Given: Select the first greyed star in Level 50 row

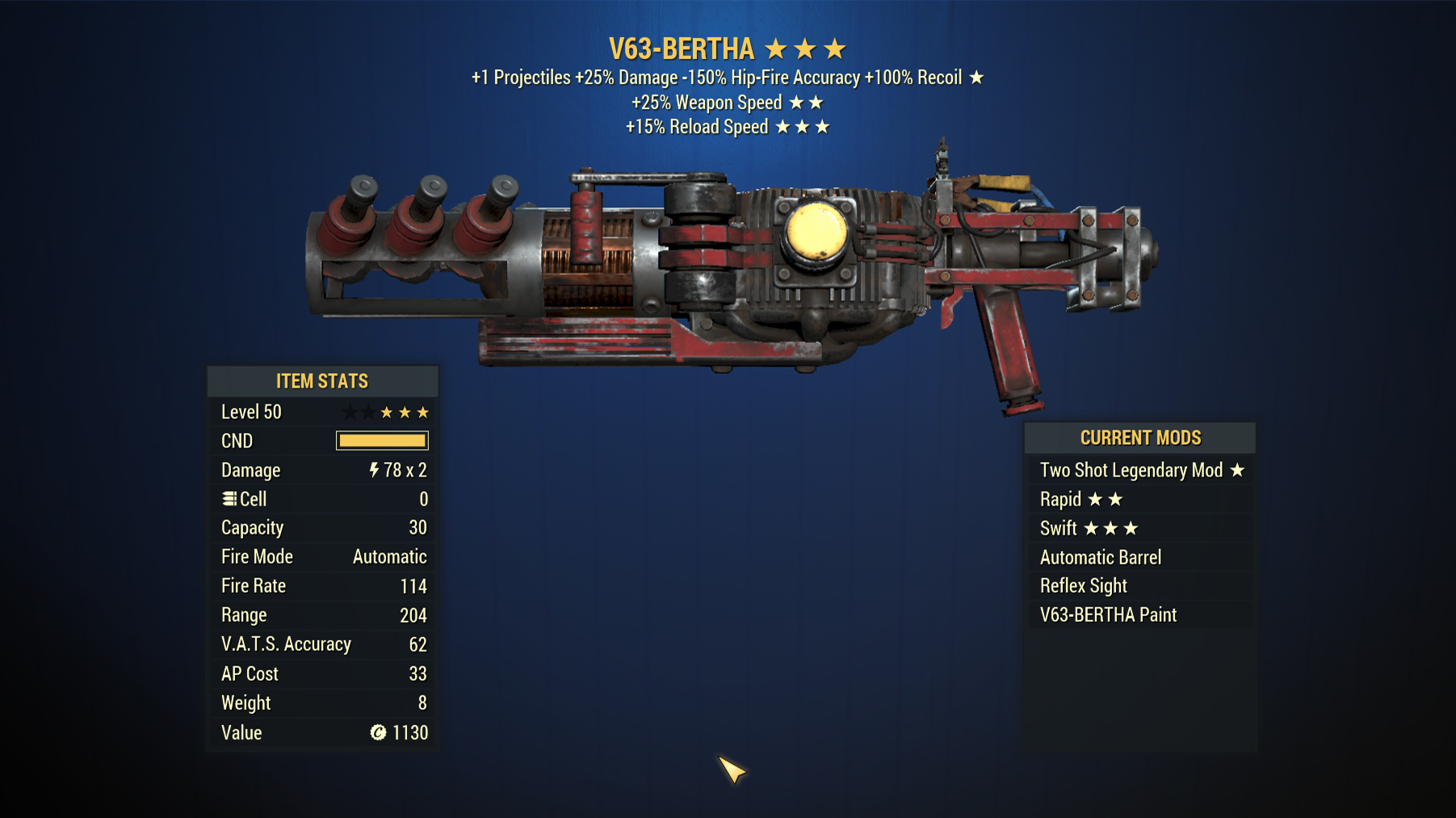Looking at the screenshot, I should coord(350,411).
